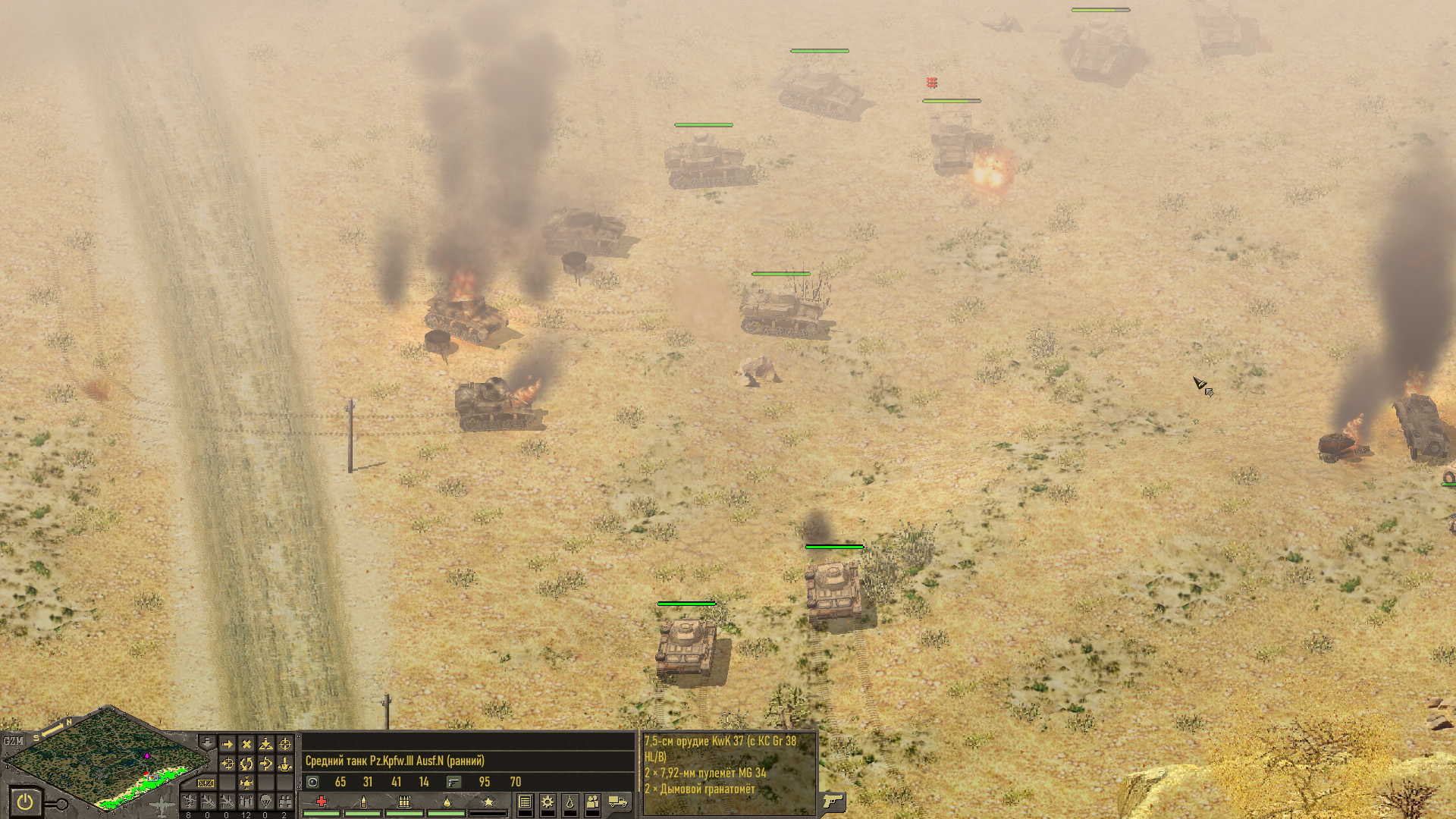Screen dimensions: 1456x819
Task: Toggle the downward arrow panel button
Action: coord(206,741)
